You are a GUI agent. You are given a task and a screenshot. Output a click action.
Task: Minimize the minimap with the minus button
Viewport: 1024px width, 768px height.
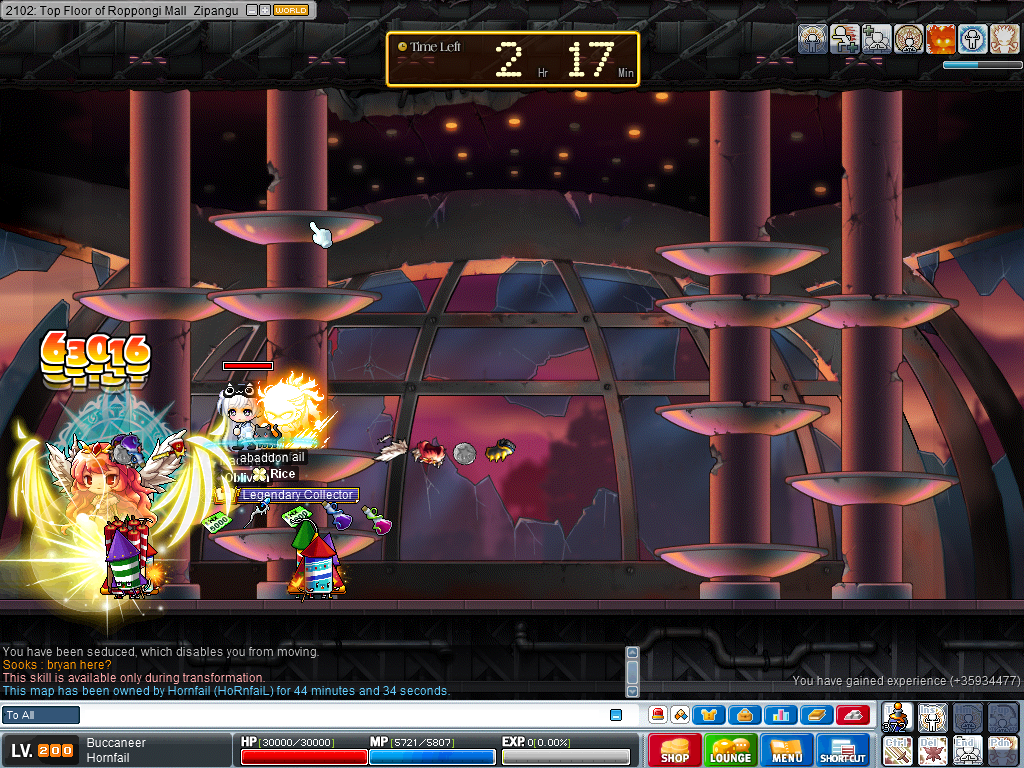point(251,10)
